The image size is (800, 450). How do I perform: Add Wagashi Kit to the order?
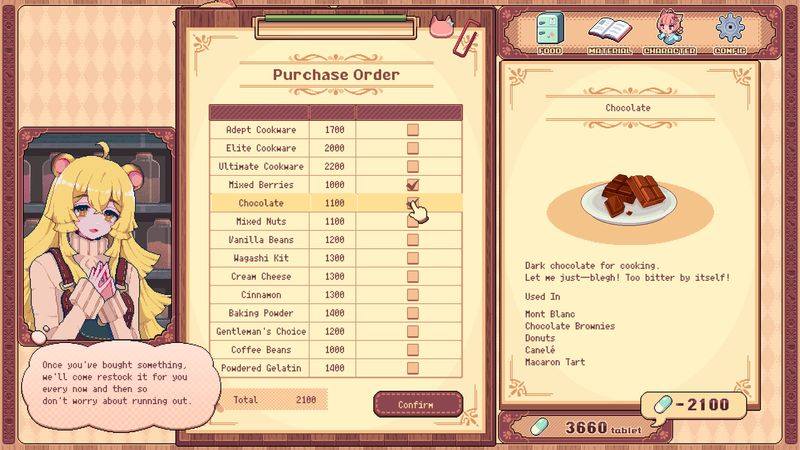(412, 258)
